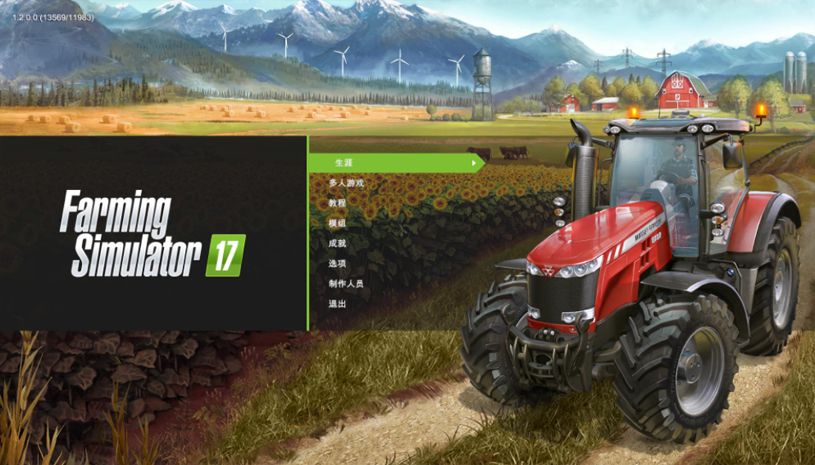This screenshot has height=465, width=815.
Task: View 成就 (Achievements)
Action: (x=337, y=243)
